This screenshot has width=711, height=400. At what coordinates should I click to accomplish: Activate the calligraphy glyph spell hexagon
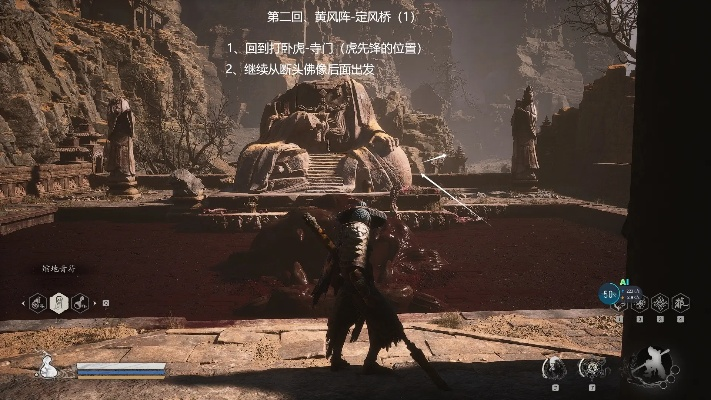click(x=680, y=301)
